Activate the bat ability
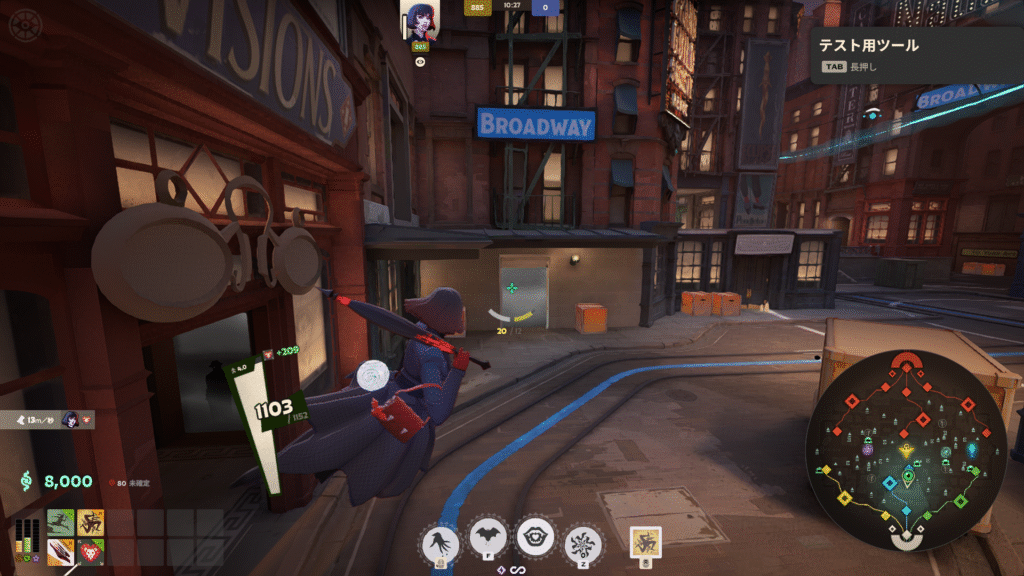 tap(489, 538)
